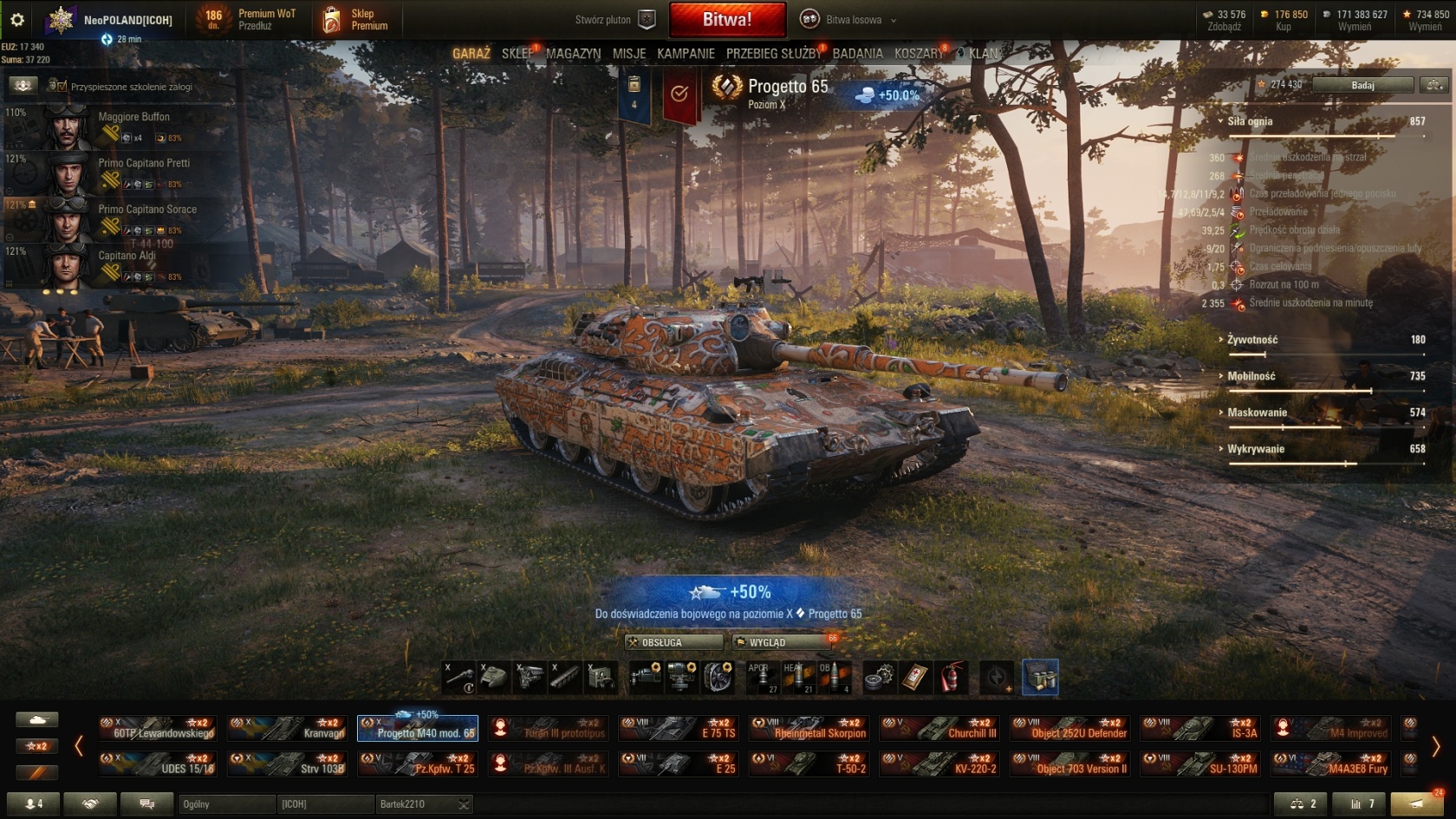The image size is (1456, 819).
Task: Open the KOSZARY barracks tab
Action: point(919,54)
